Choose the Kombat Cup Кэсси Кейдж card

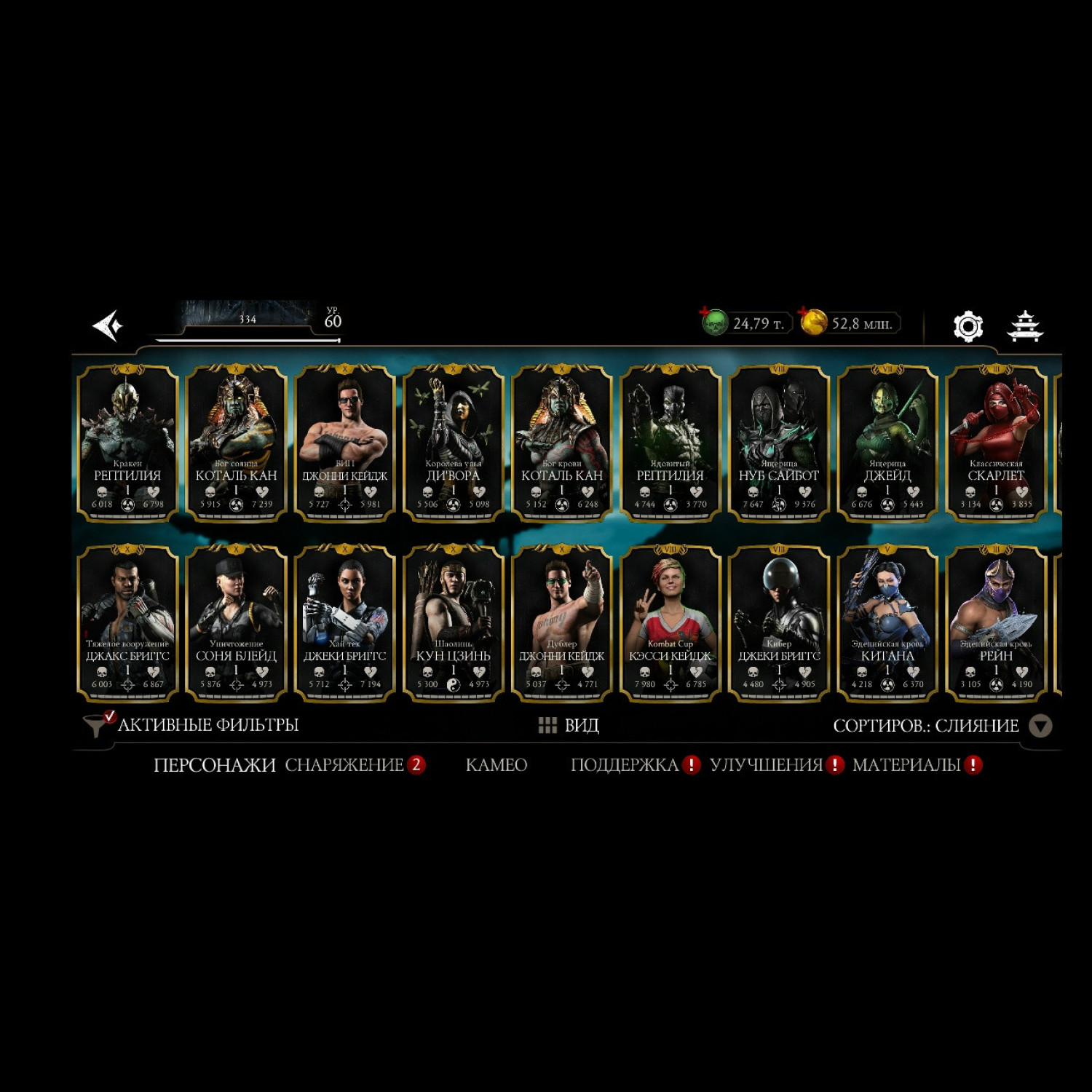pyautogui.click(x=670, y=623)
